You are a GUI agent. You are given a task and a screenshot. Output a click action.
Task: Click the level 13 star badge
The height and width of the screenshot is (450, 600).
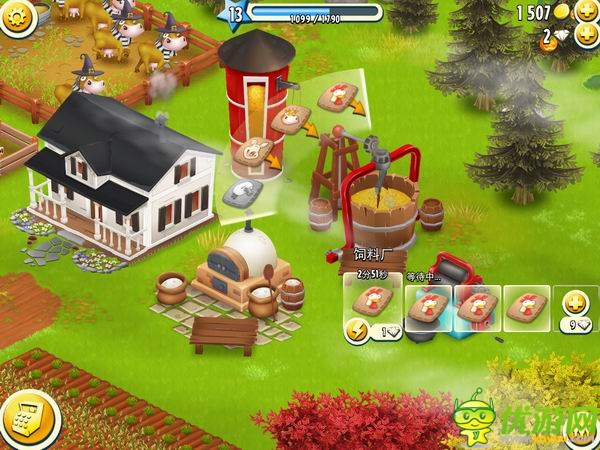(237, 14)
